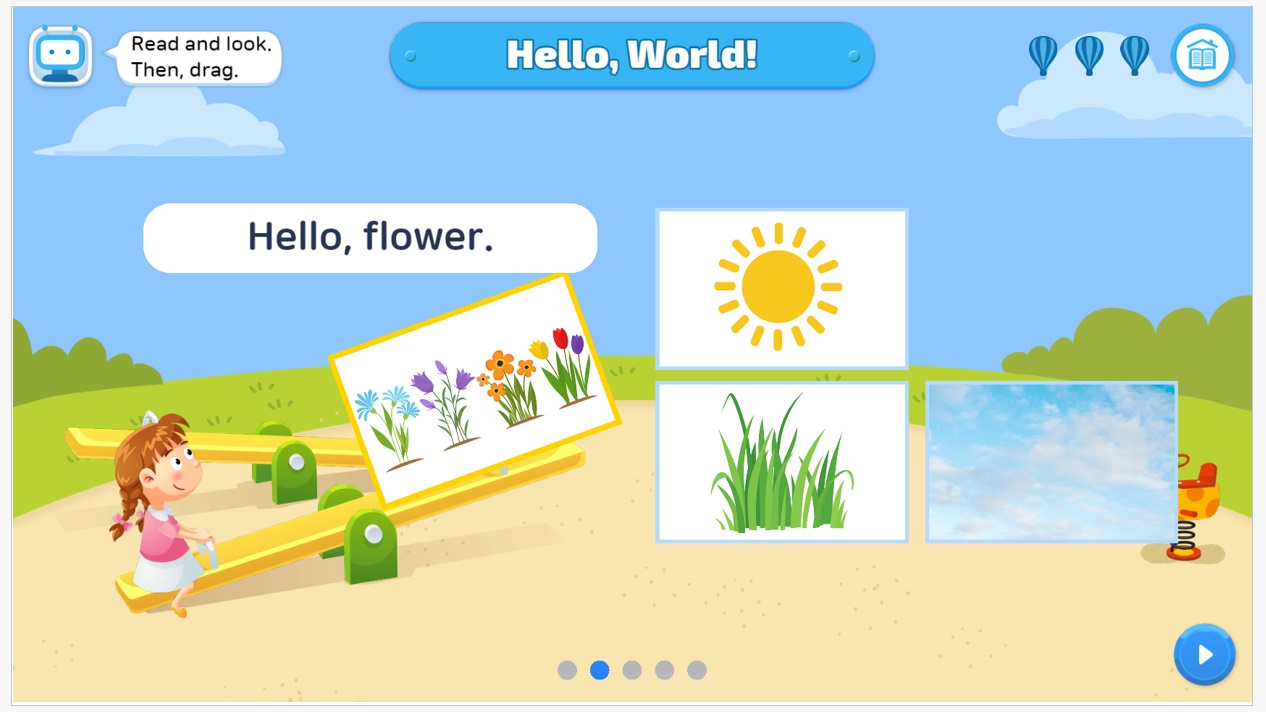The height and width of the screenshot is (712, 1266).
Task: Pick the cloudy sky picture card
Action: [1051, 462]
